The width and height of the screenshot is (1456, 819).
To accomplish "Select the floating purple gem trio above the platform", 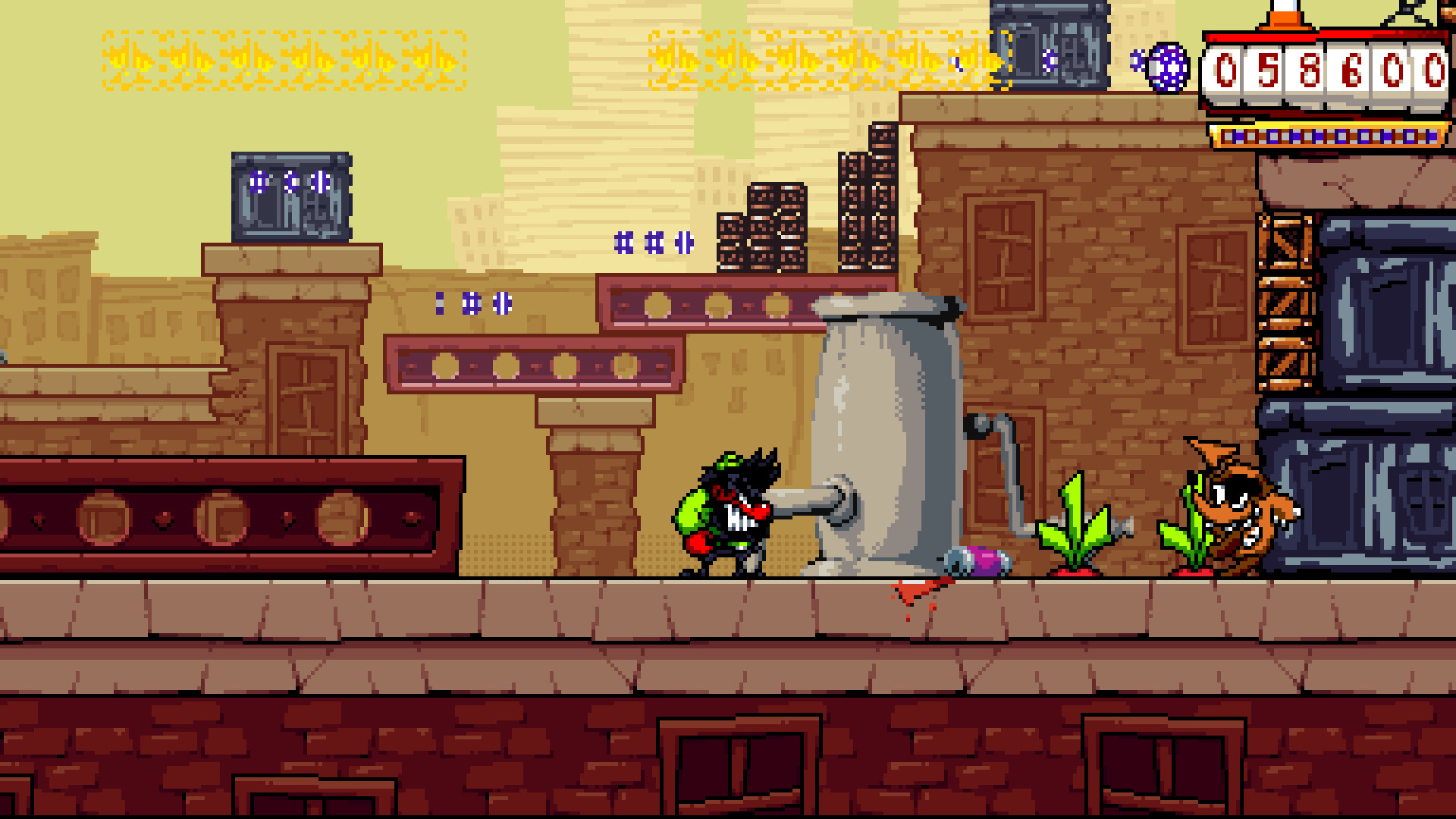I will point(652,244).
